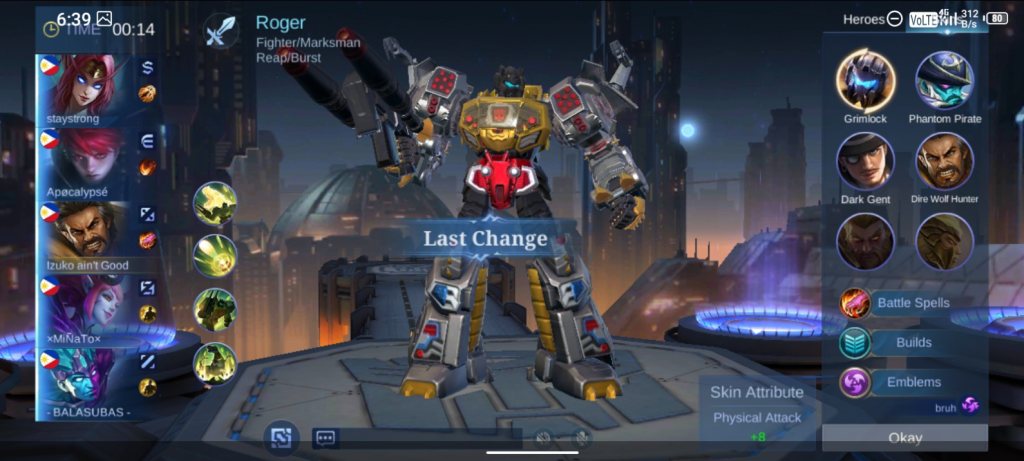Confirm selection with the Okay button
1024x461 pixels.
[905, 438]
